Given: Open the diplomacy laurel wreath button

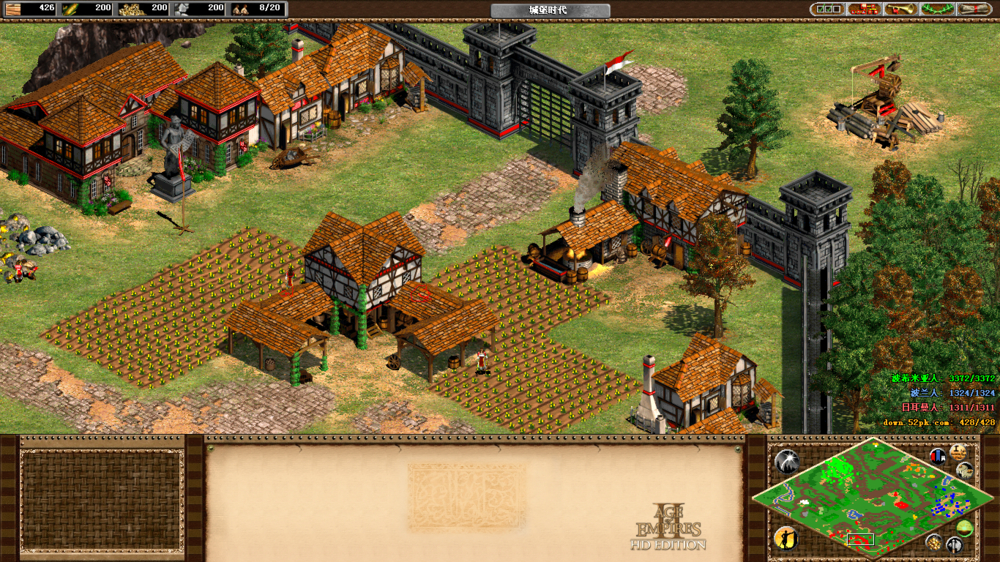Looking at the screenshot, I should 936,9.
